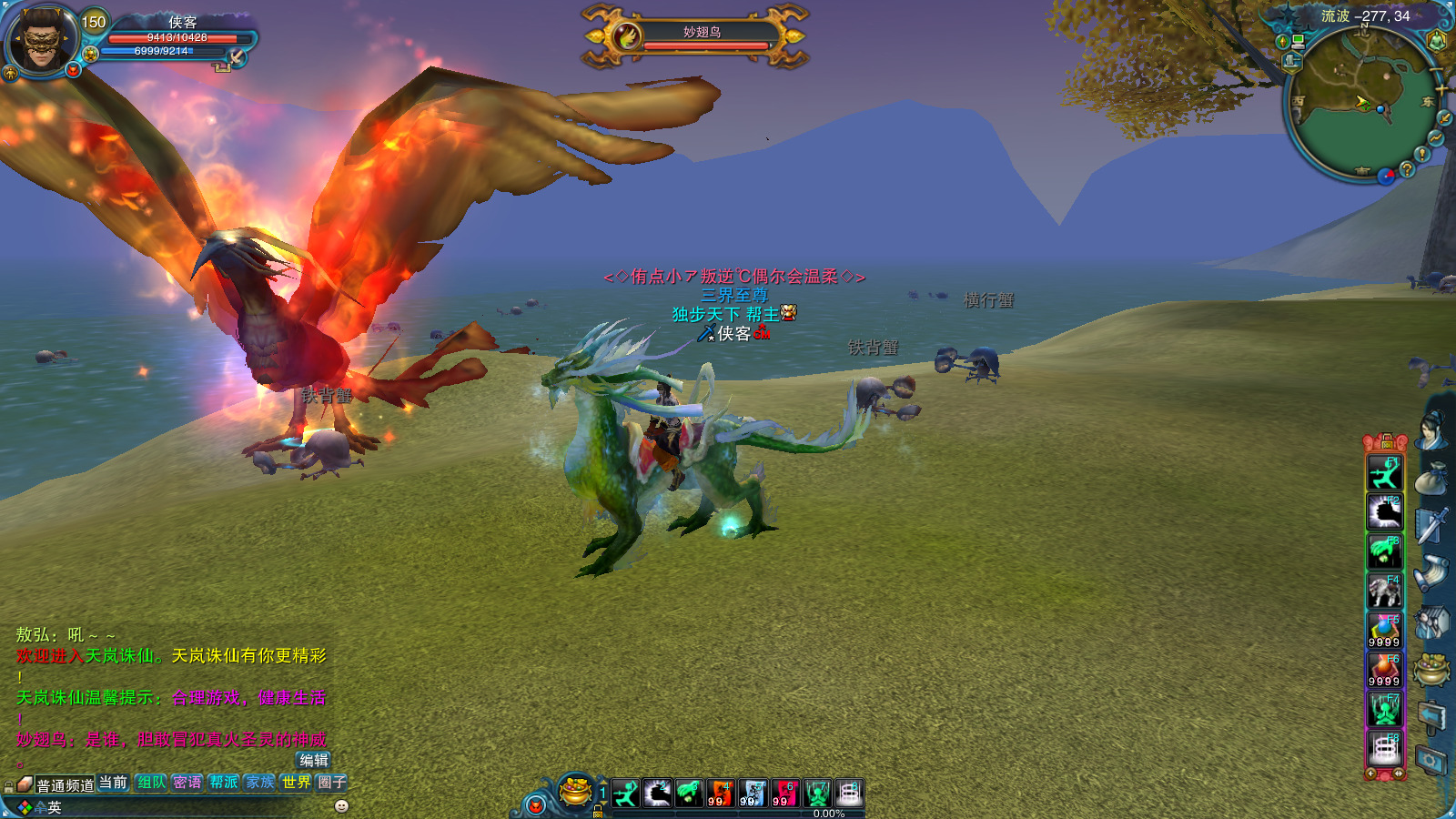Open the 密语 whisper channel
The height and width of the screenshot is (819, 1456).
tap(187, 782)
